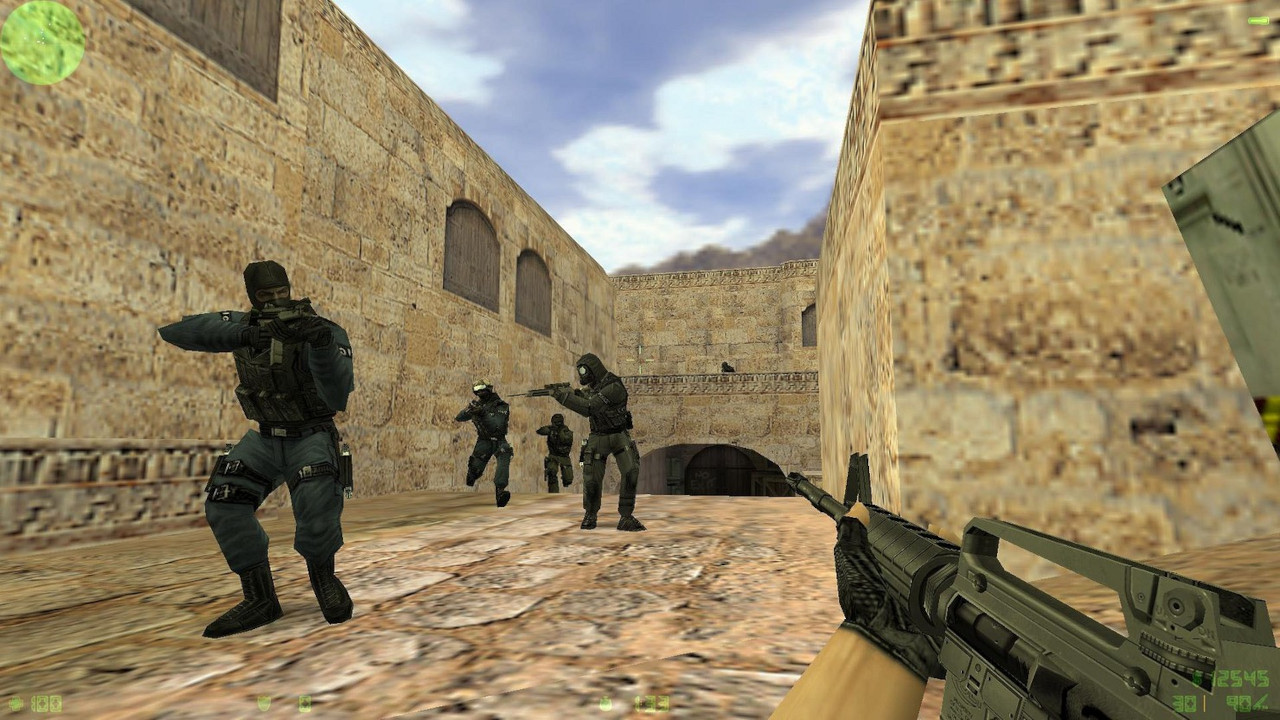Click the reserve ammo value 90
This screenshot has width=1280, height=720.
click(1238, 703)
